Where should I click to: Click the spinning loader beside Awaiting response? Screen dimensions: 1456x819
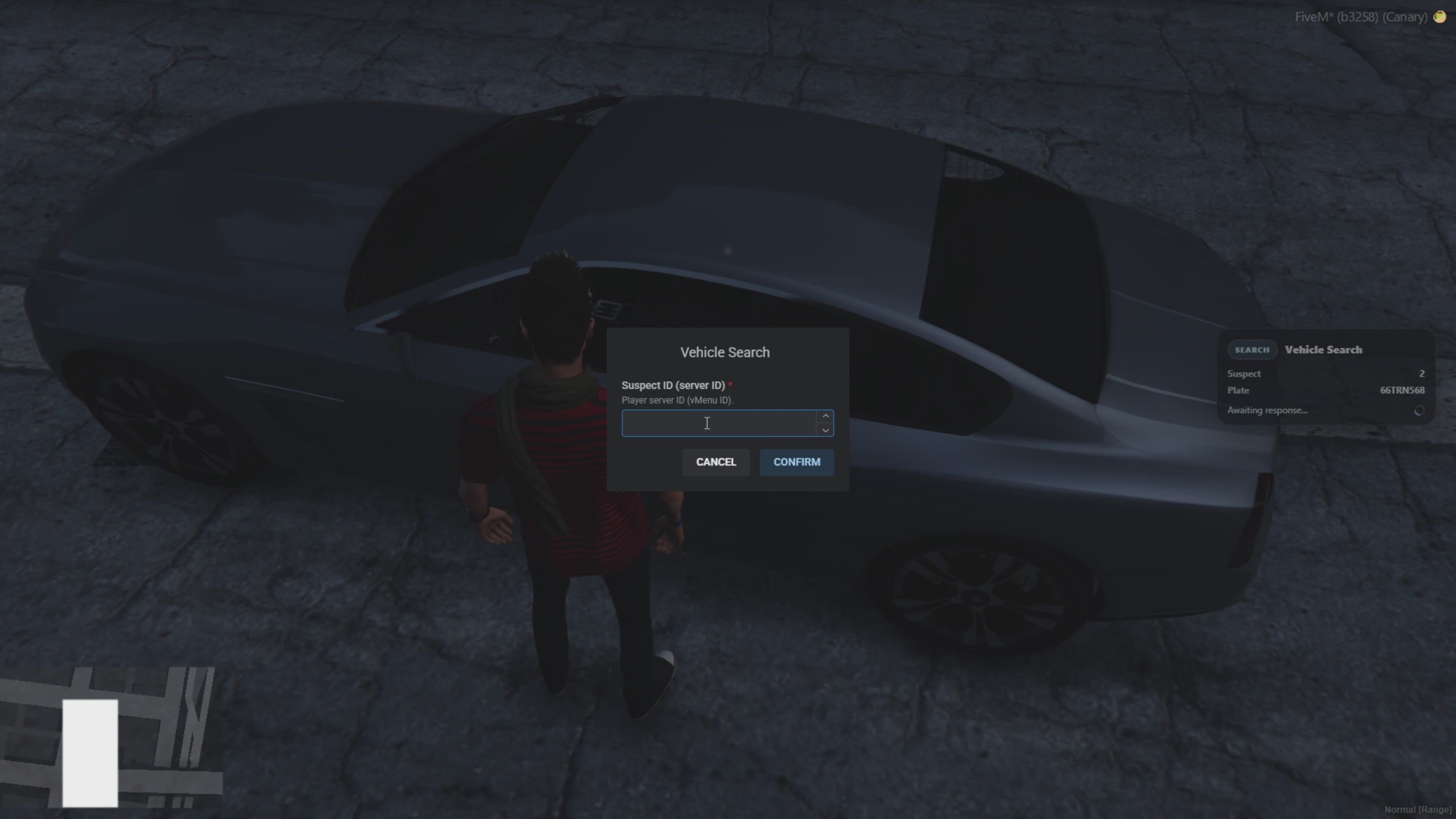(1419, 411)
